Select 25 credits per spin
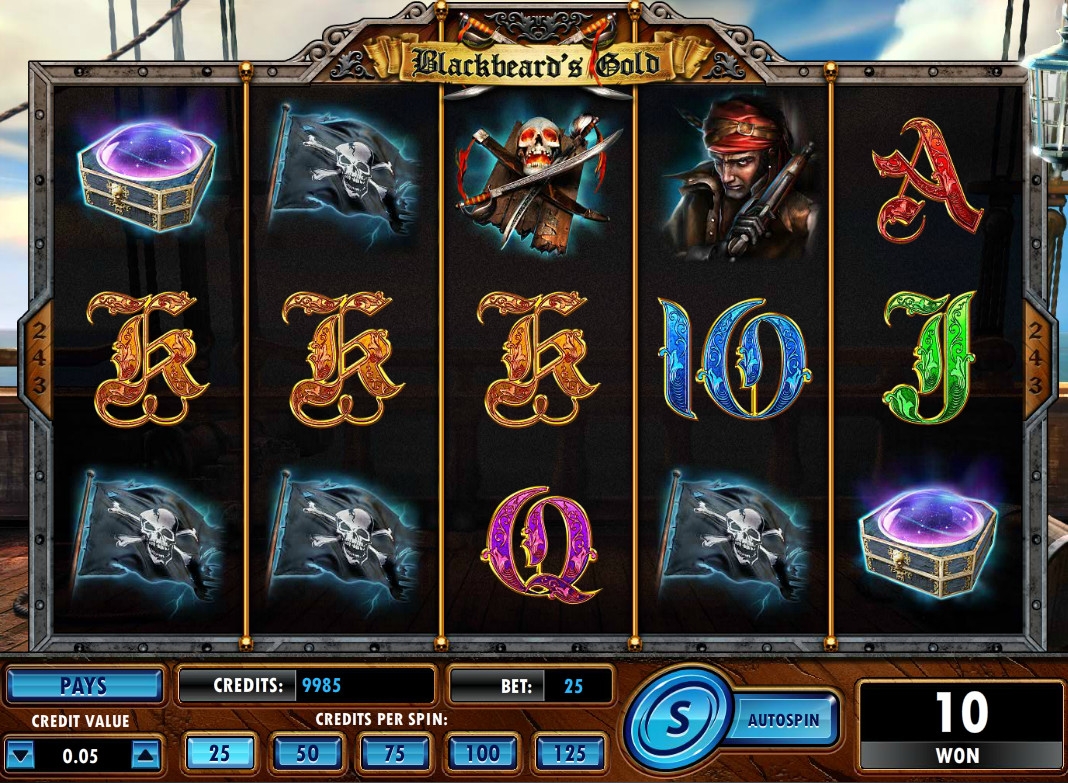The height and width of the screenshot is (783, 1068). pos(219,753)
